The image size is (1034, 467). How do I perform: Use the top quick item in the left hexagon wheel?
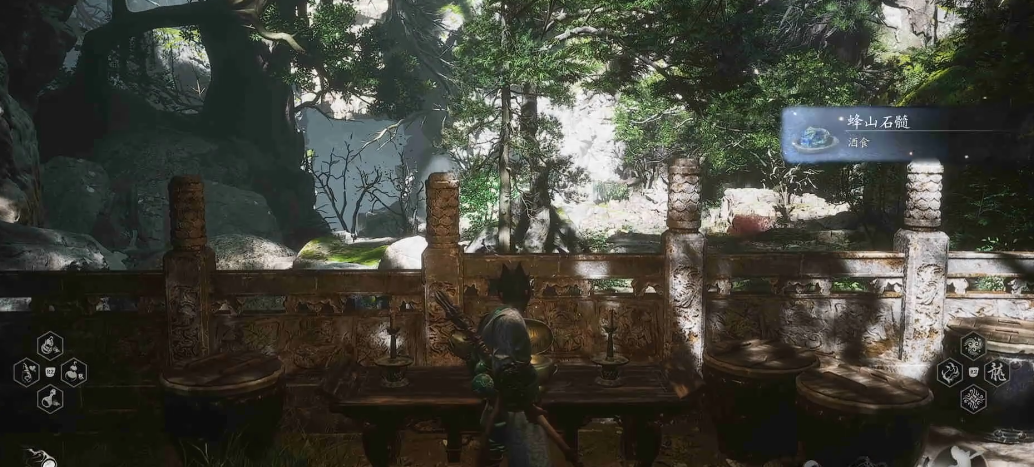[x=50, y=346]
